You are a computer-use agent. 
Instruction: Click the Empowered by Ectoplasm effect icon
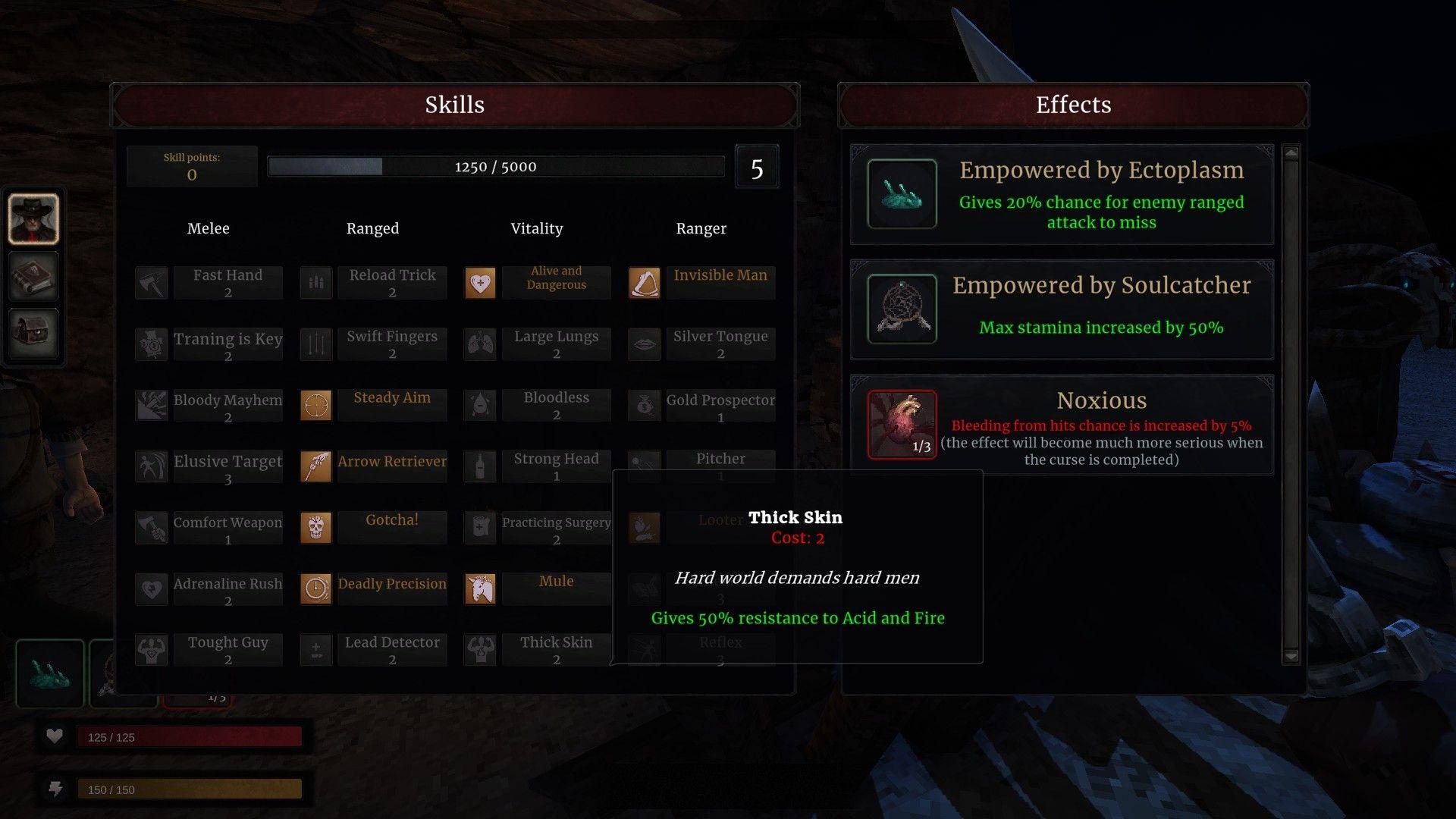902,195
